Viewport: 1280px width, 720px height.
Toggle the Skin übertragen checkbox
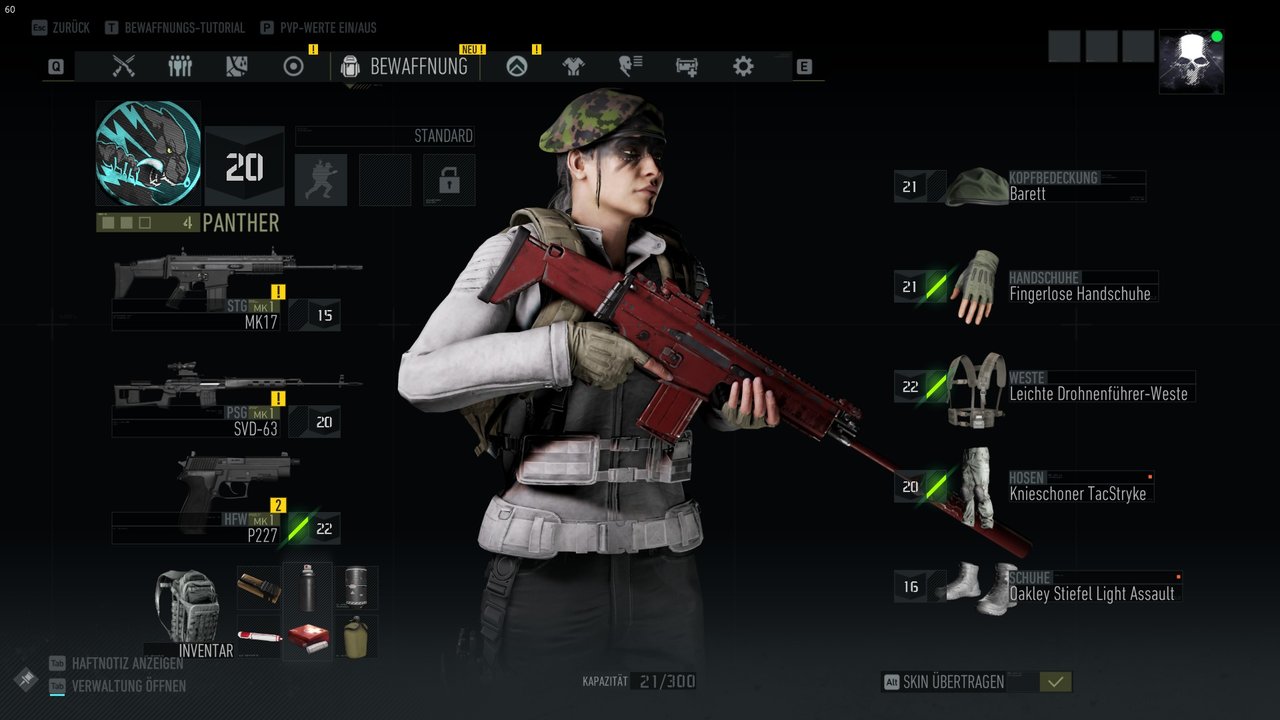point(1055,682)
